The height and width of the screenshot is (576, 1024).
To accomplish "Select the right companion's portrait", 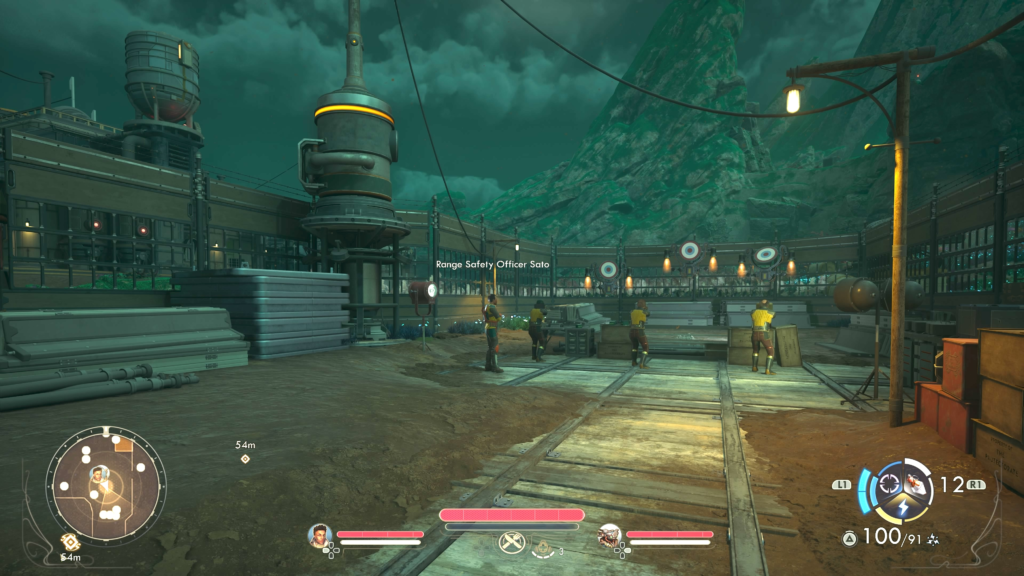I will point(609,536).
